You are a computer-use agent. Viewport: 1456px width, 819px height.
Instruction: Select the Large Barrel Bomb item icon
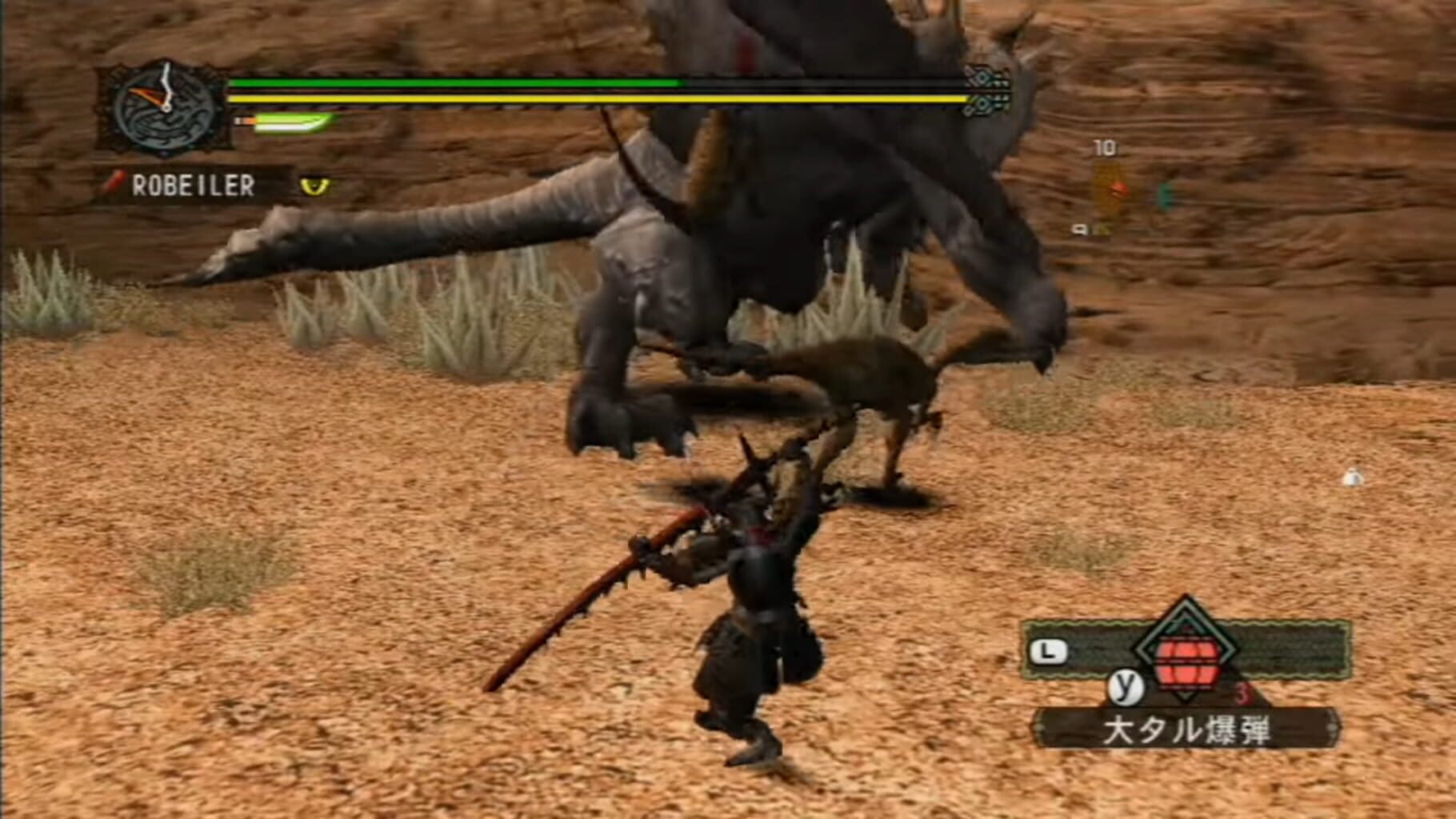point(1186,661)
